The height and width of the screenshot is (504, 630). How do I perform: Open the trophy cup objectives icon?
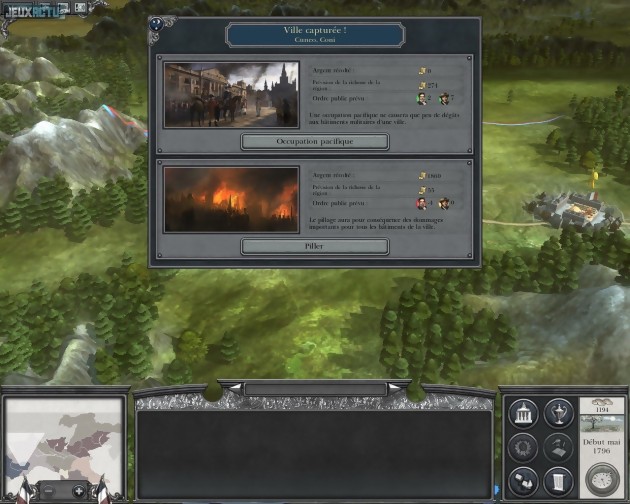557,413
